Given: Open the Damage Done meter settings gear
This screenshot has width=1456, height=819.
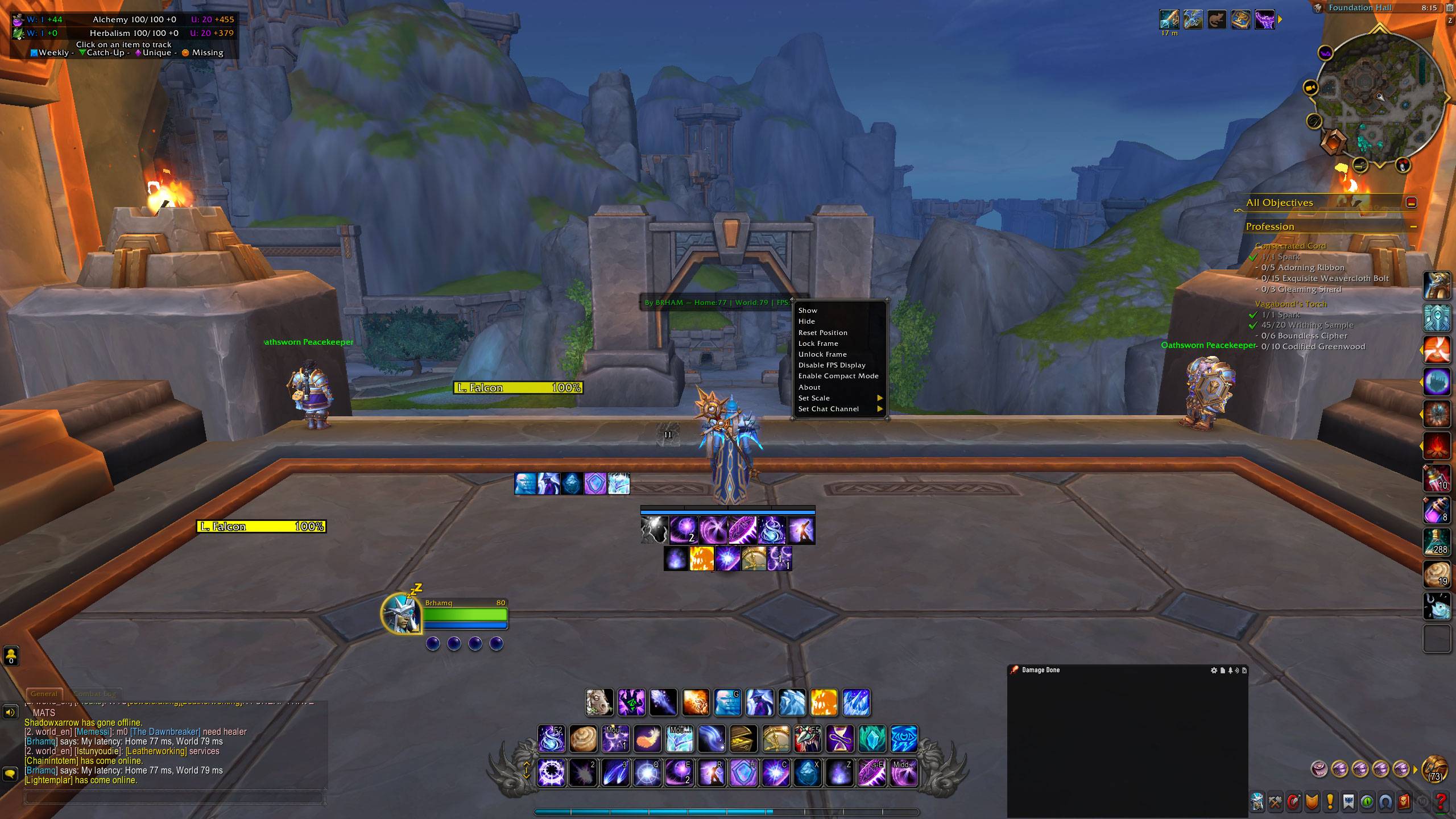Looking at the screenshot, I should point(1214,671).
